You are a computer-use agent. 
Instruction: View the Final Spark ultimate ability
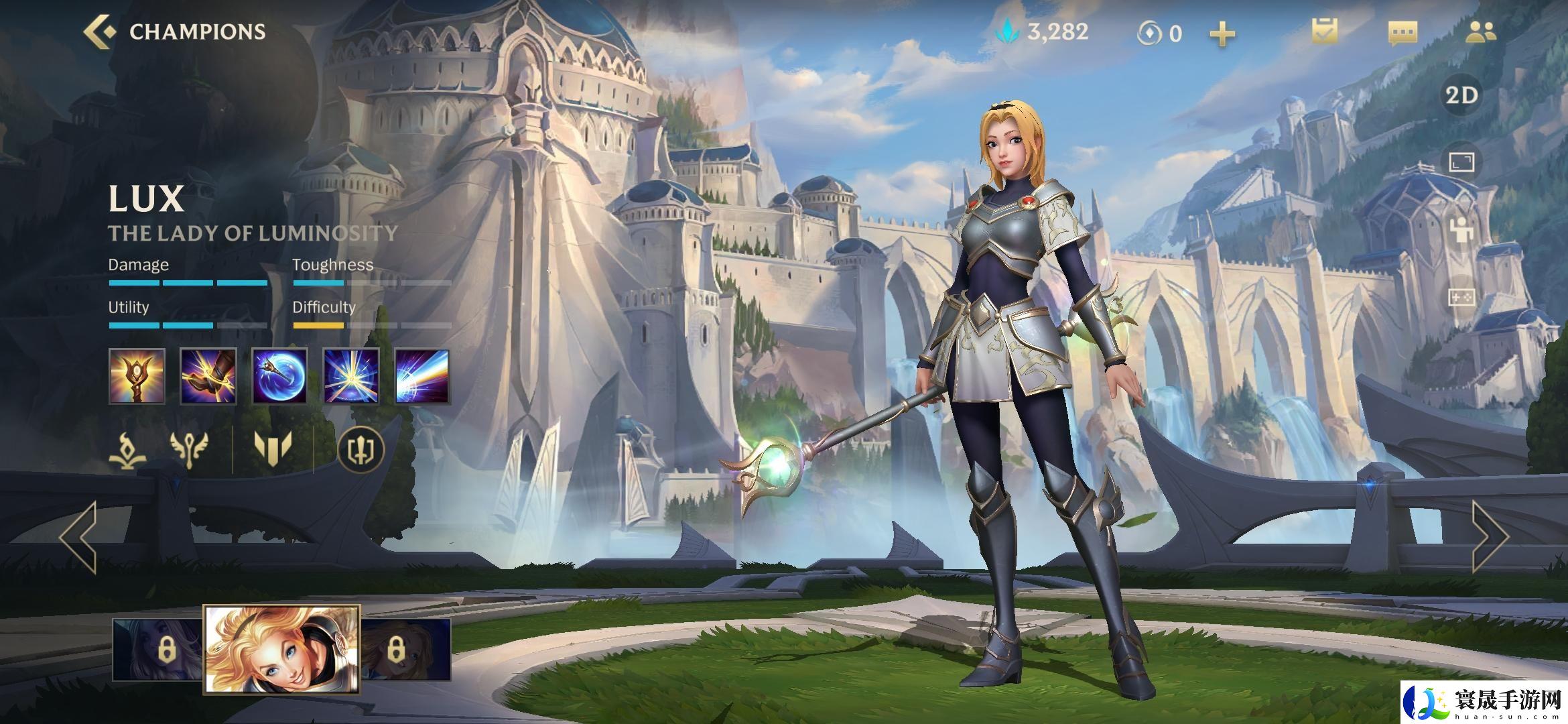point(422,376)
